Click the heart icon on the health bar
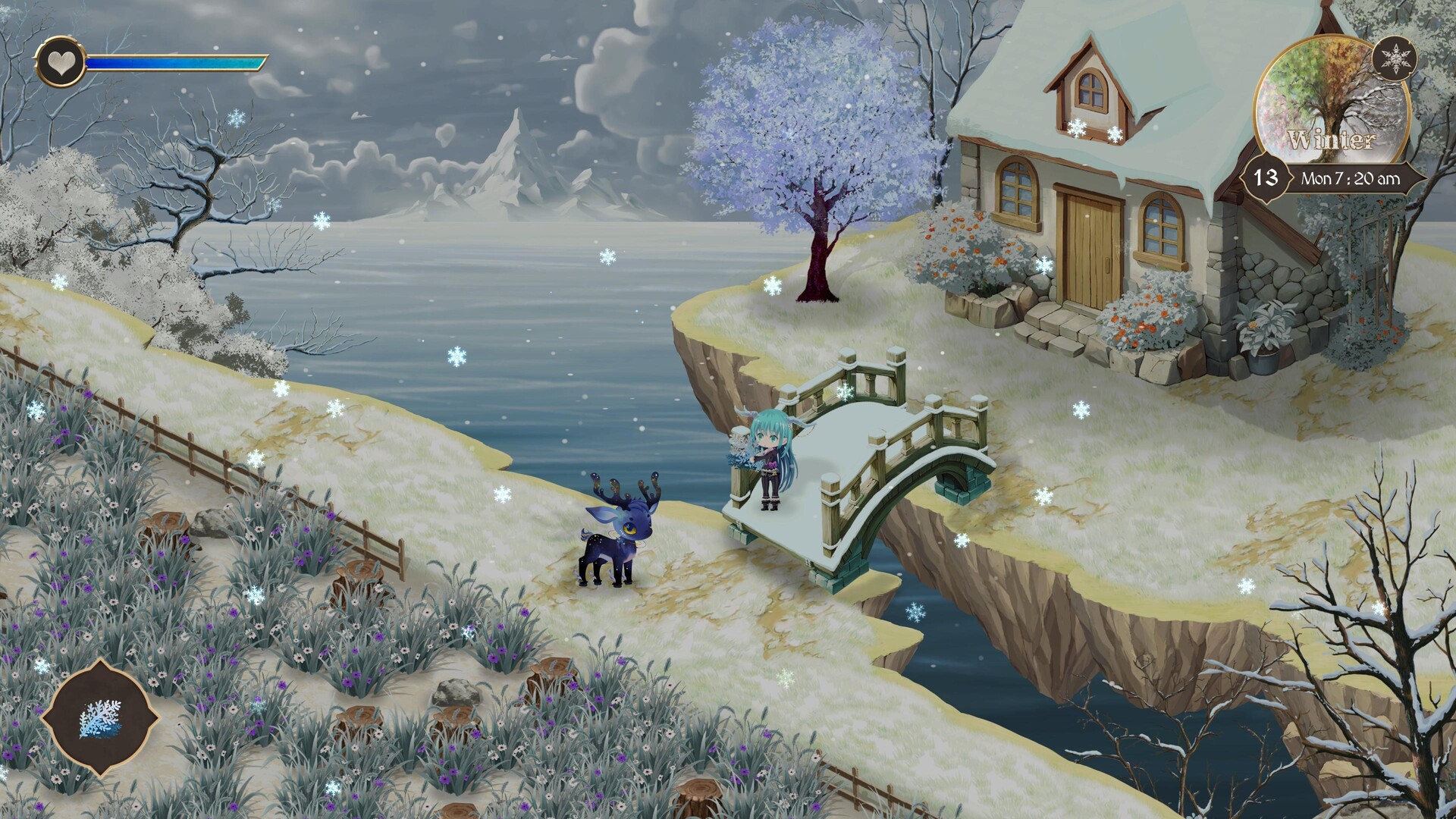 [61, 62]
